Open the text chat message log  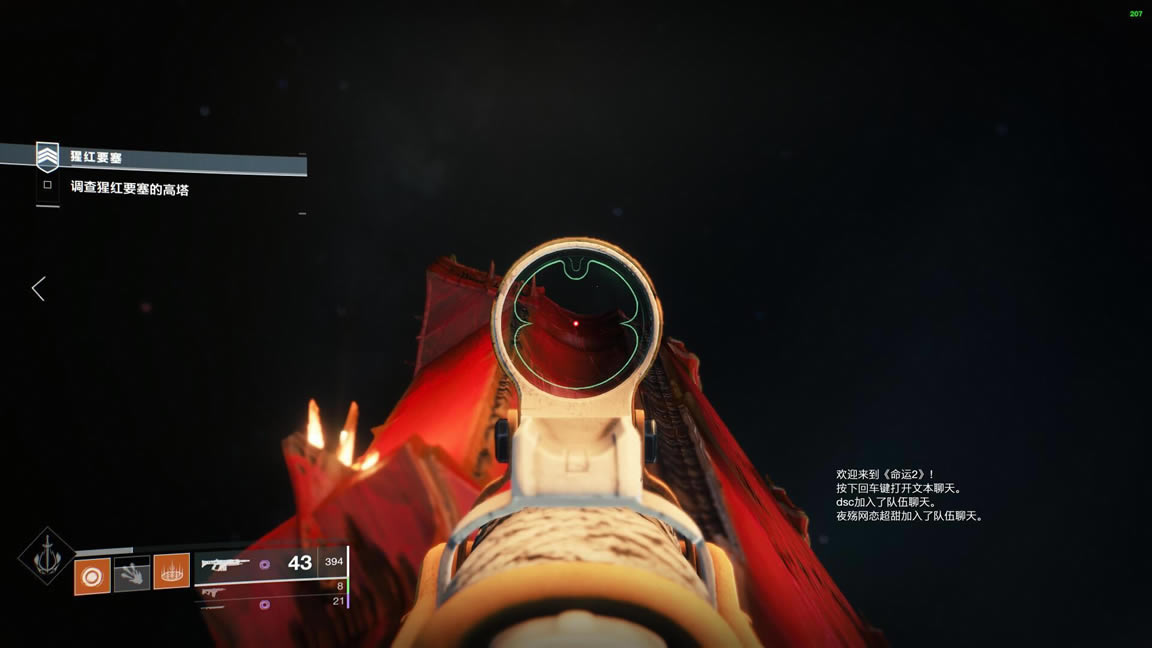point(909,496)
